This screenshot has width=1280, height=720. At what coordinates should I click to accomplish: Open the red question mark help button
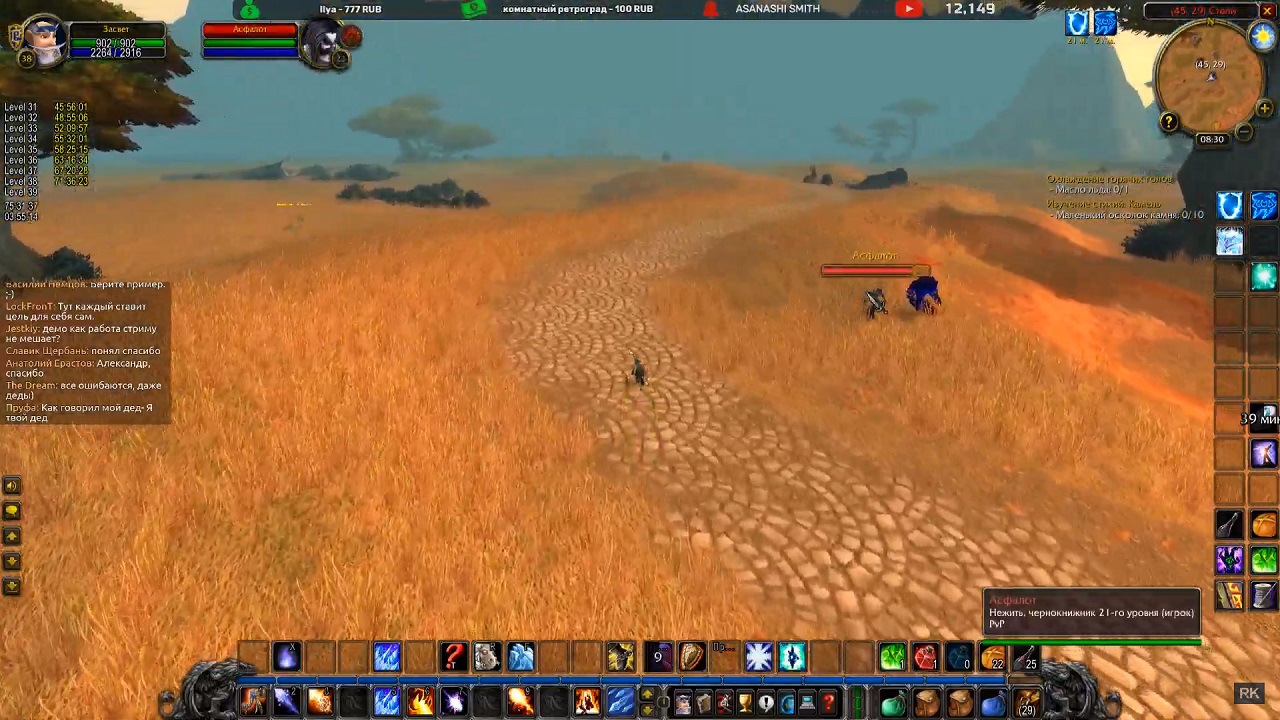[828, 703]
